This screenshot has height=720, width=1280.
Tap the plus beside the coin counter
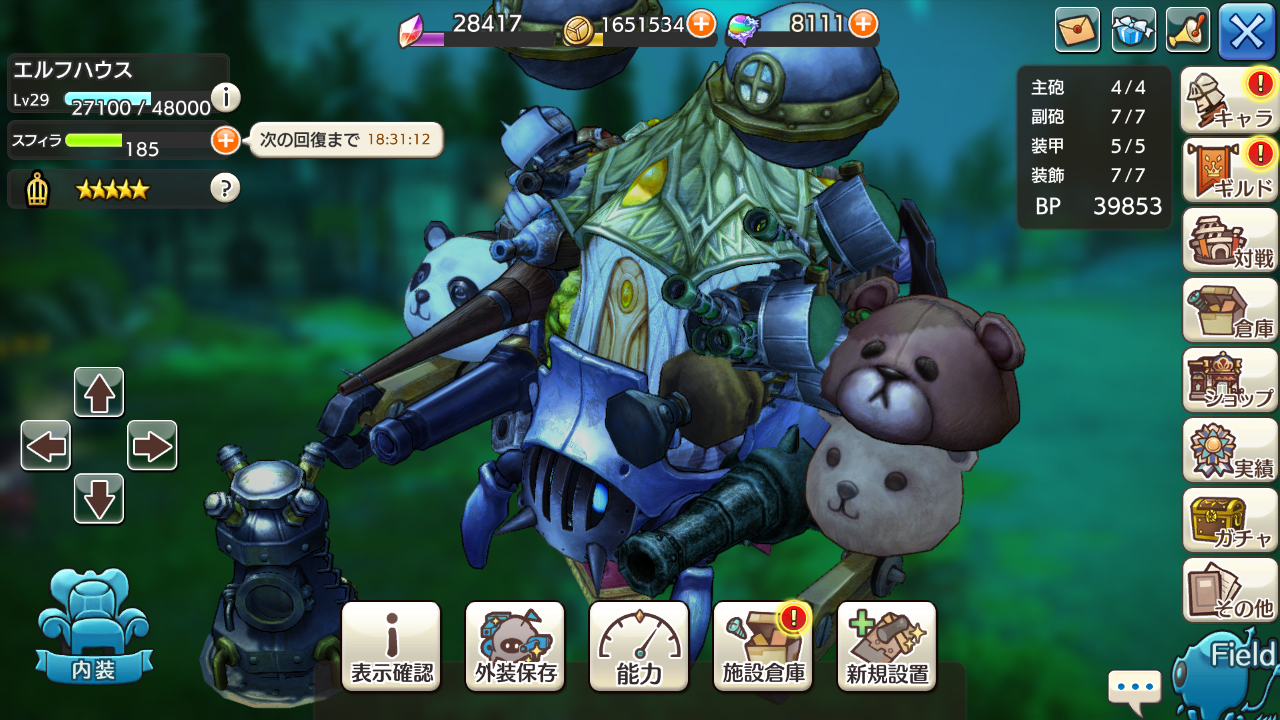coord(700,22)
